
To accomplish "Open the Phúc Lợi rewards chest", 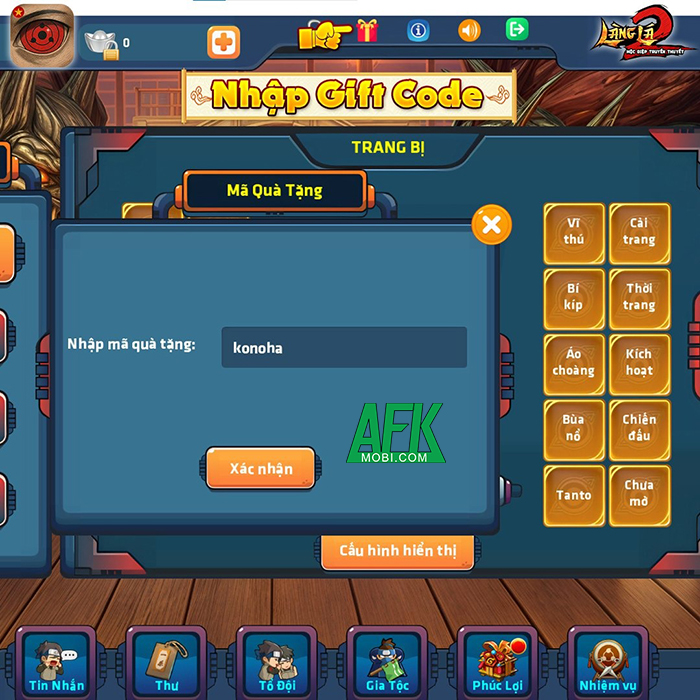I will (x=498, y=663).
